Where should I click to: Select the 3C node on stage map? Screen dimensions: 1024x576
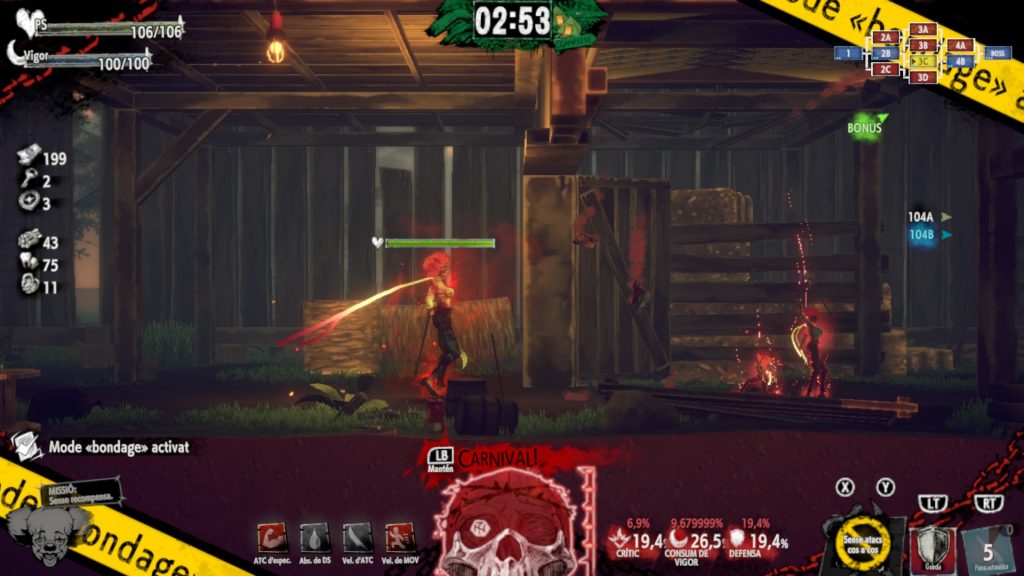tap(923, 61)
